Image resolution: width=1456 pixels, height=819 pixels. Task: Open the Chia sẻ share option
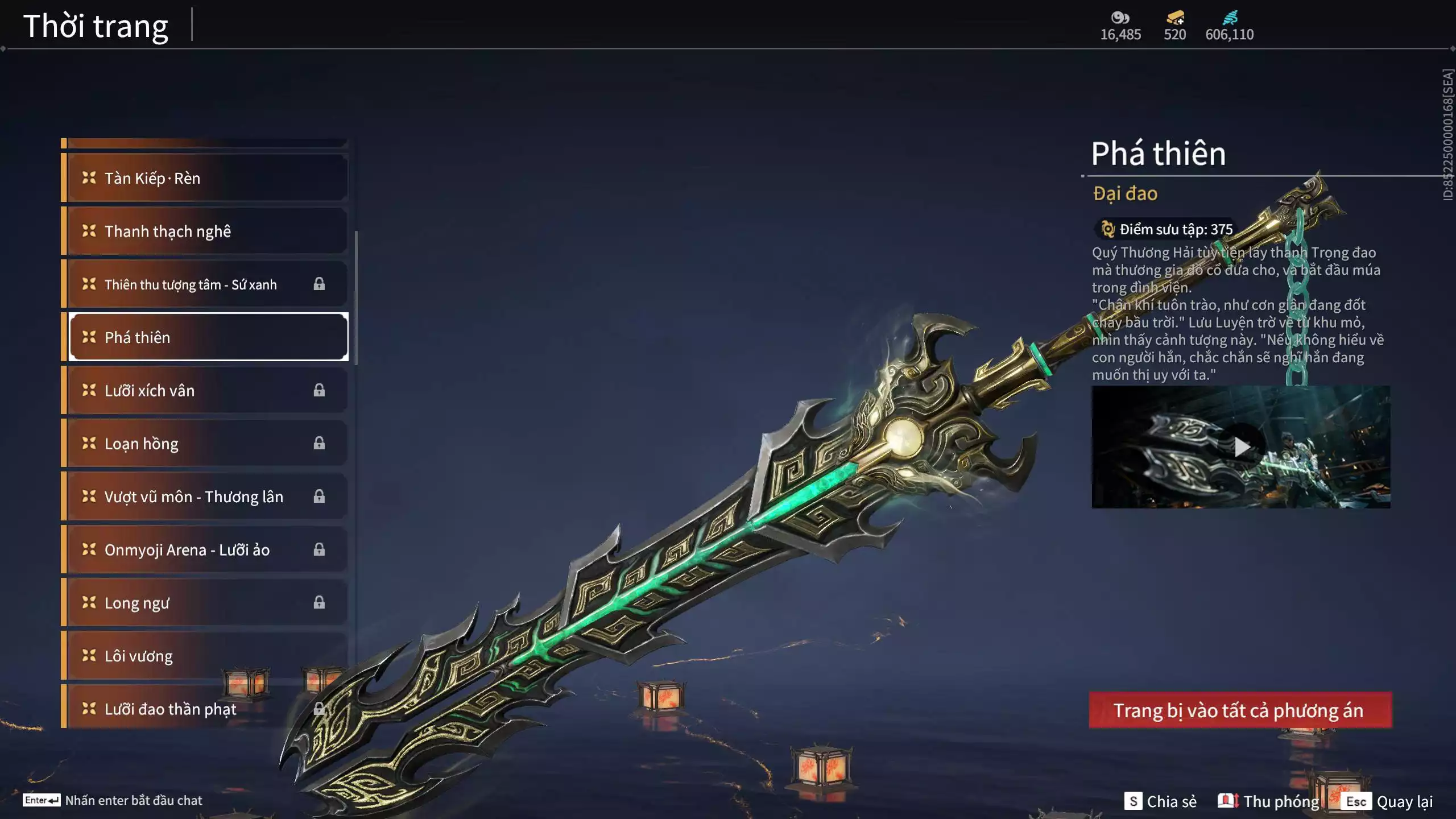(1160, 801)
